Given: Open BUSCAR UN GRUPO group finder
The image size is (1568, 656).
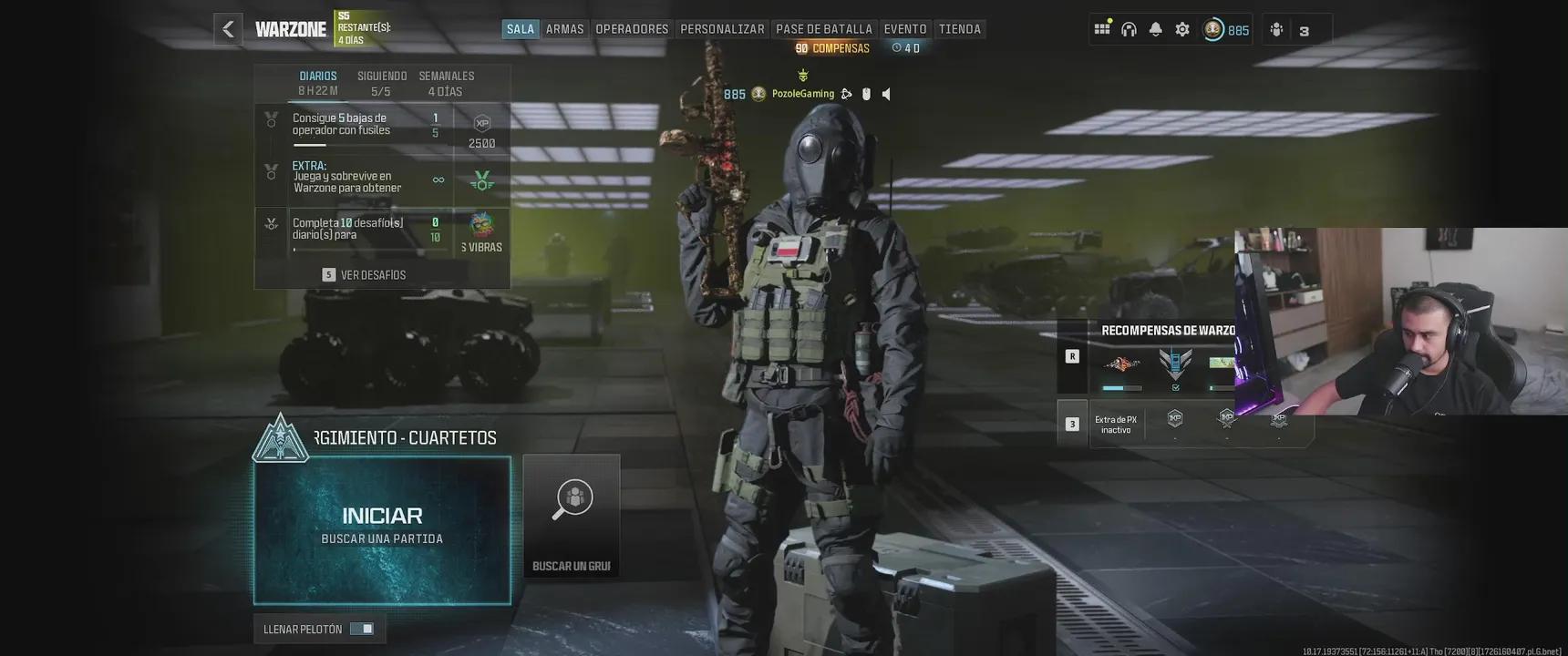Looking at the screenshot, I should [x=572, y=516].
